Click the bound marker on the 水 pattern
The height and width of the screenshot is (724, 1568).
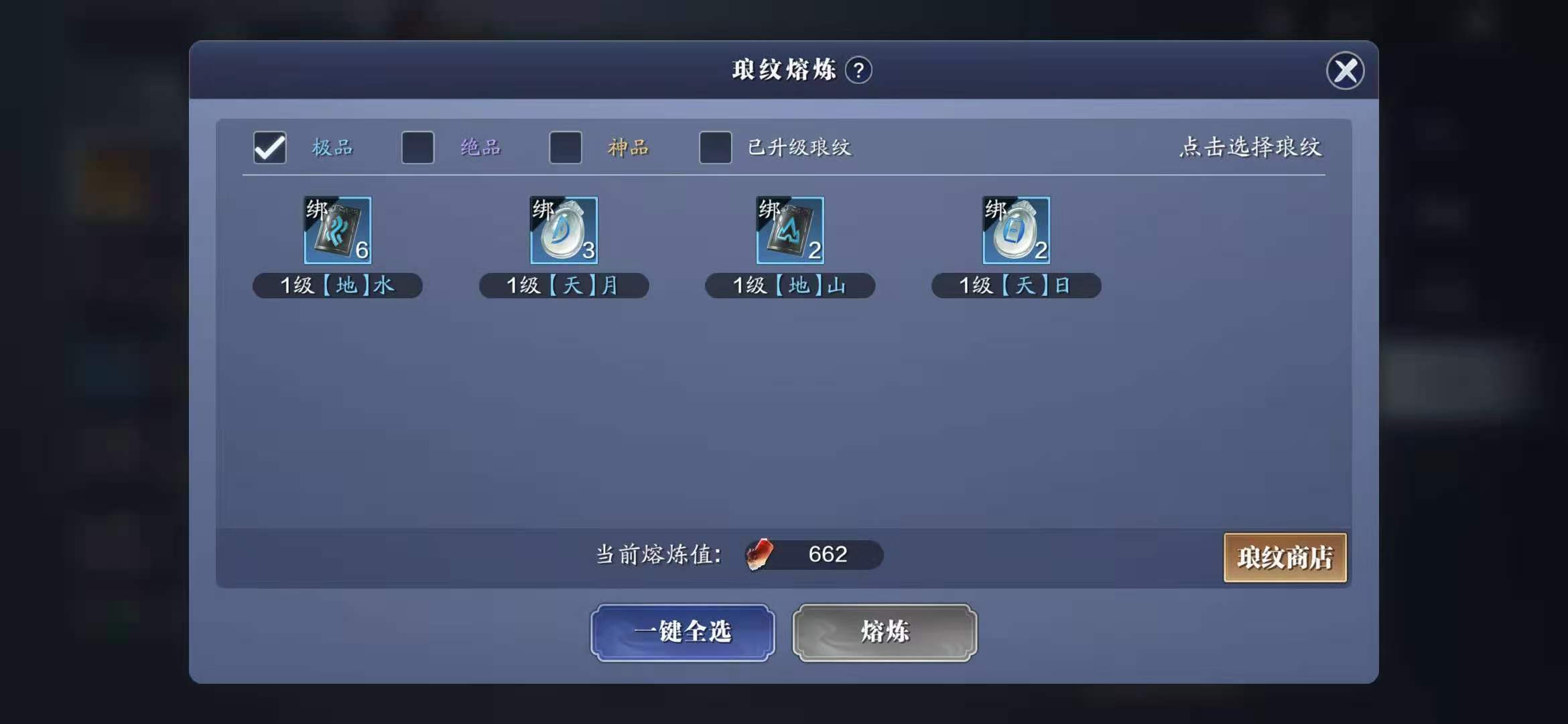click(x=316, y=209)
